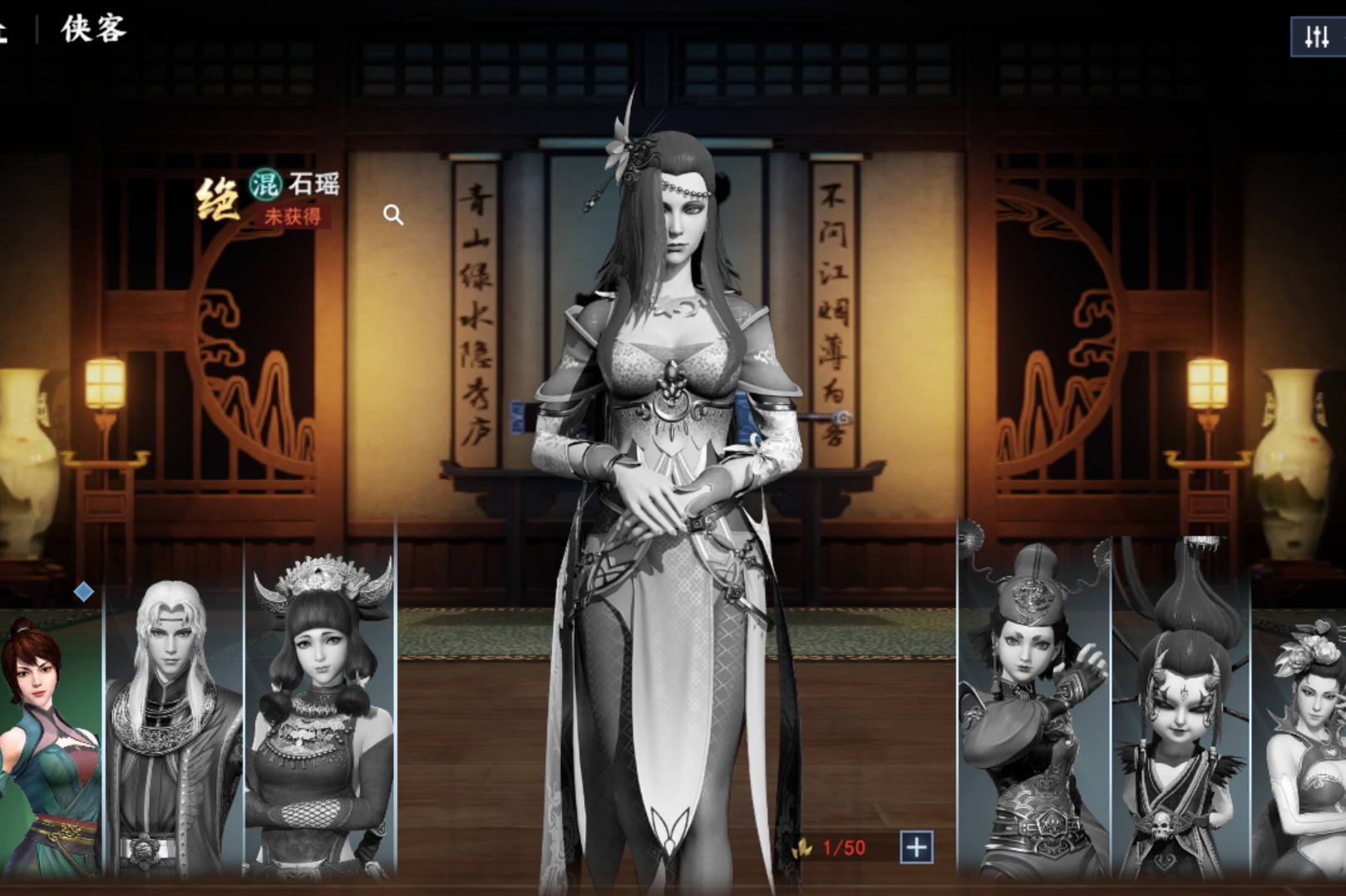
Task: Click the magnifier search icon beside 石瑶
Action: 395,214
